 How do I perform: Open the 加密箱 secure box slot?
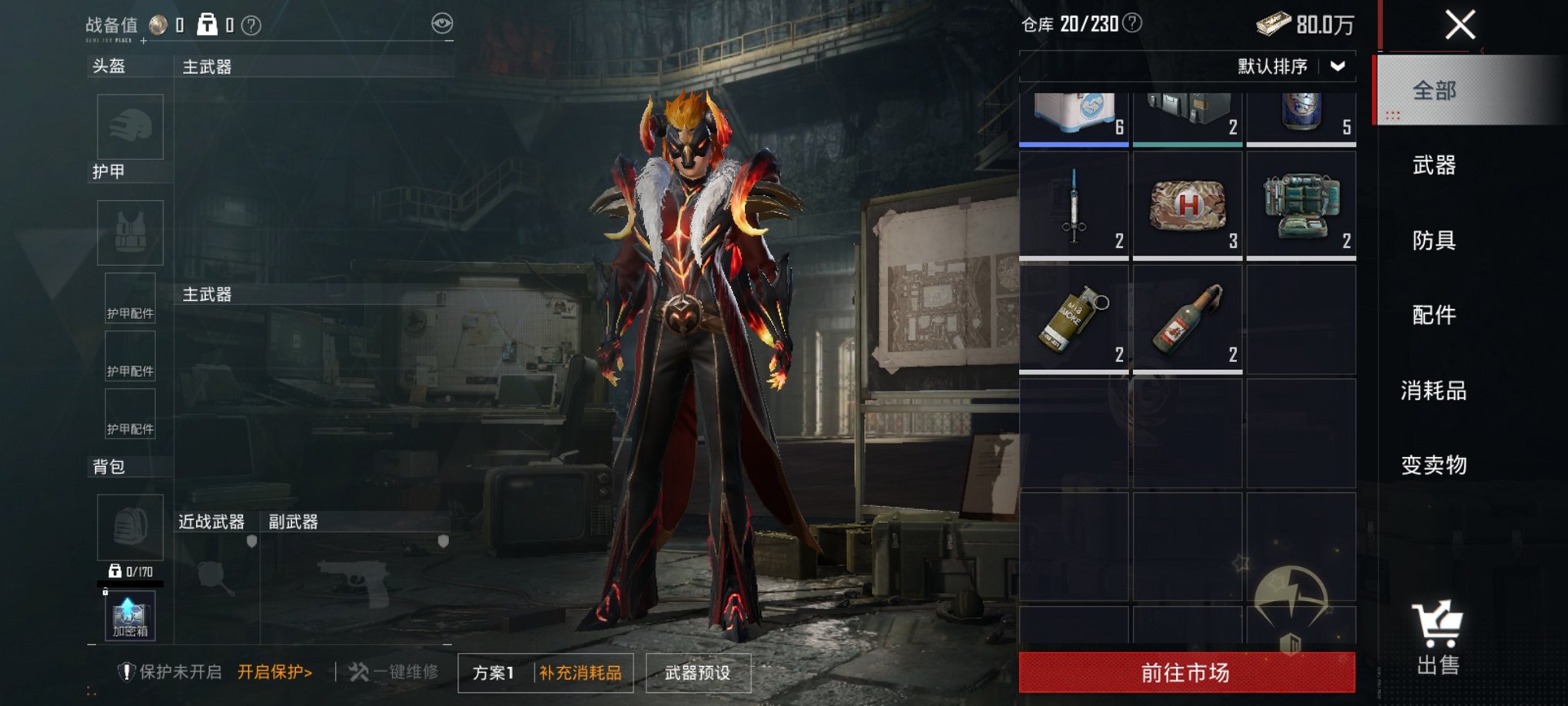coord(130,615)
